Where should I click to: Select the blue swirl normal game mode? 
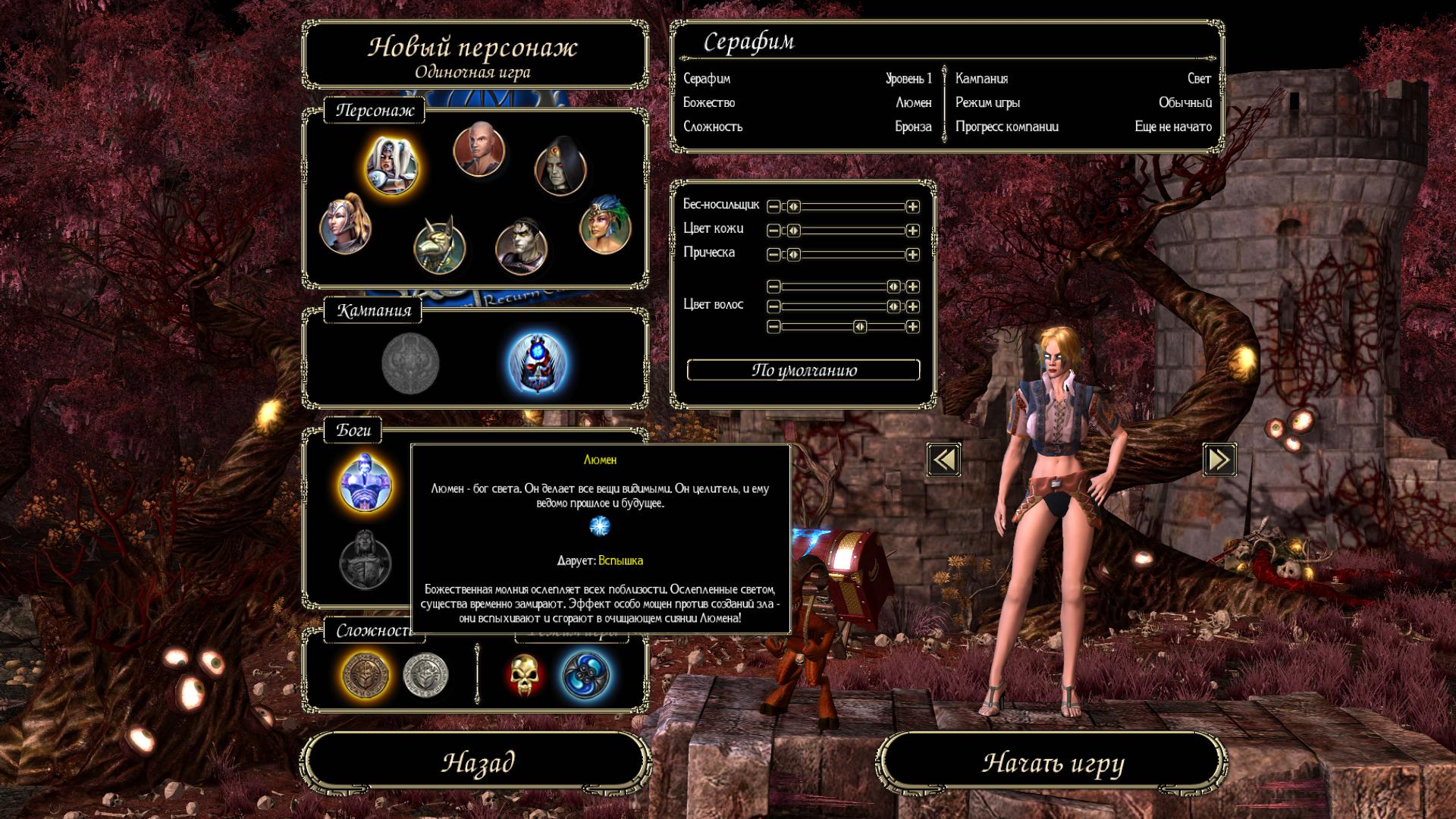[585, 674]
